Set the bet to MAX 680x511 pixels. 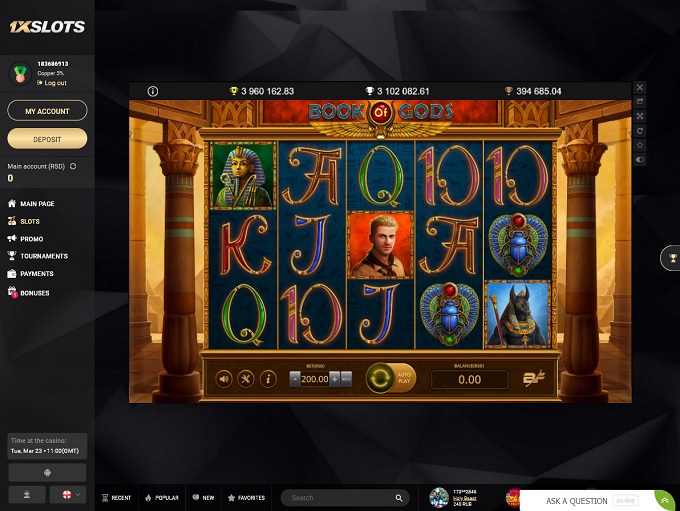point(346,379)
